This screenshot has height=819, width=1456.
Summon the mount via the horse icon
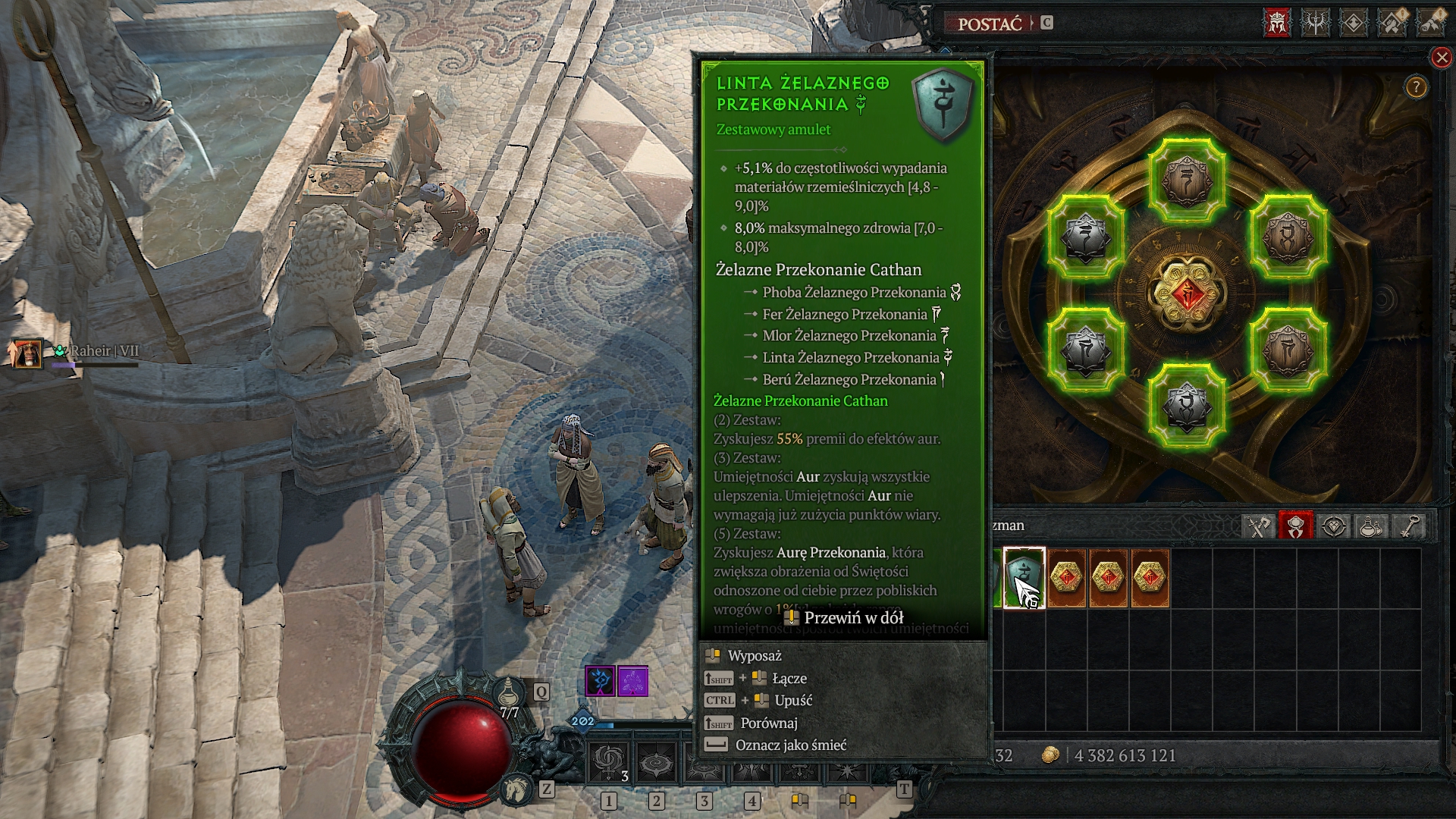(x=517, y=789)
